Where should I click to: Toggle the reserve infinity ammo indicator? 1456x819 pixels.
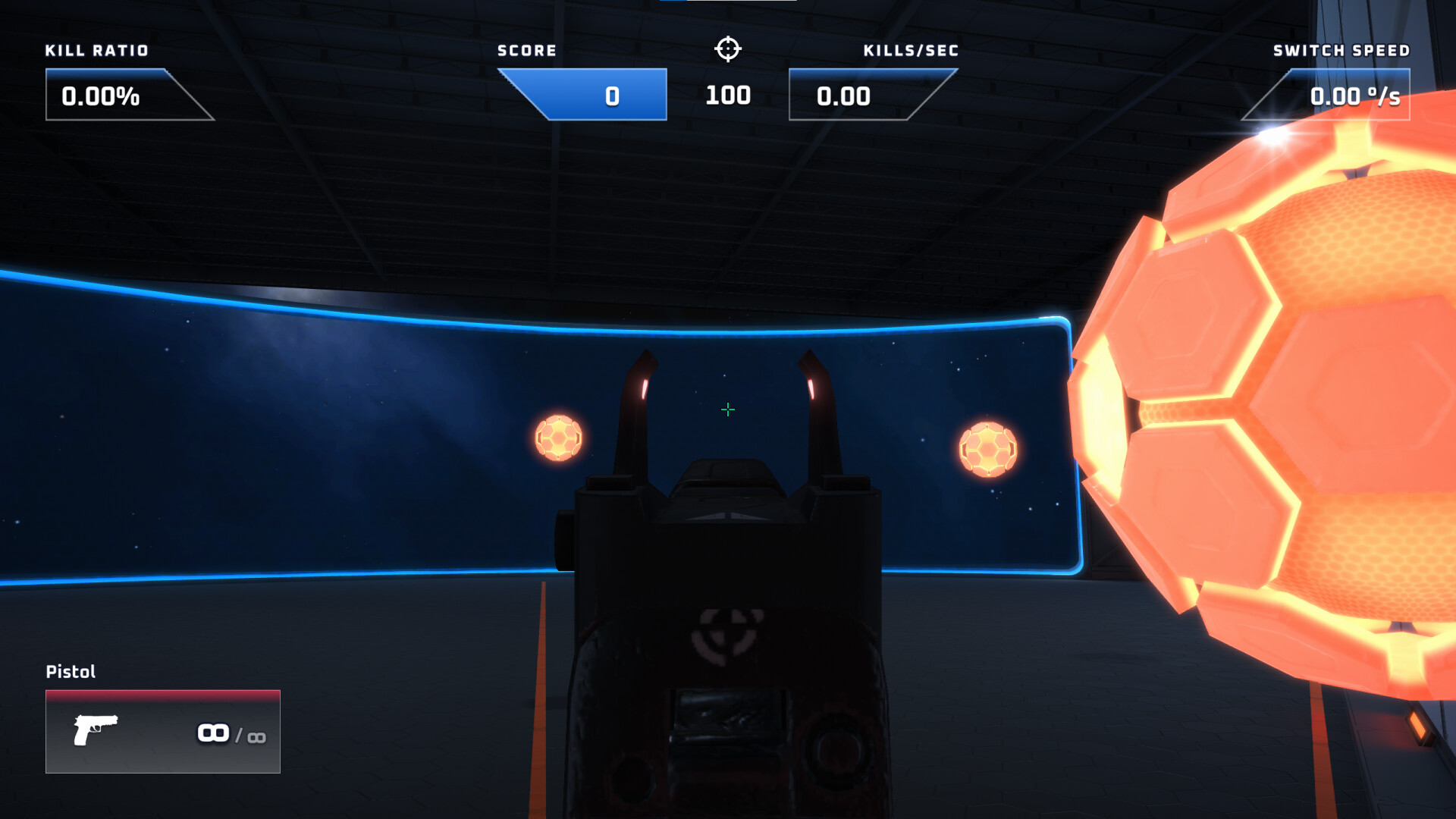point(258,736)
